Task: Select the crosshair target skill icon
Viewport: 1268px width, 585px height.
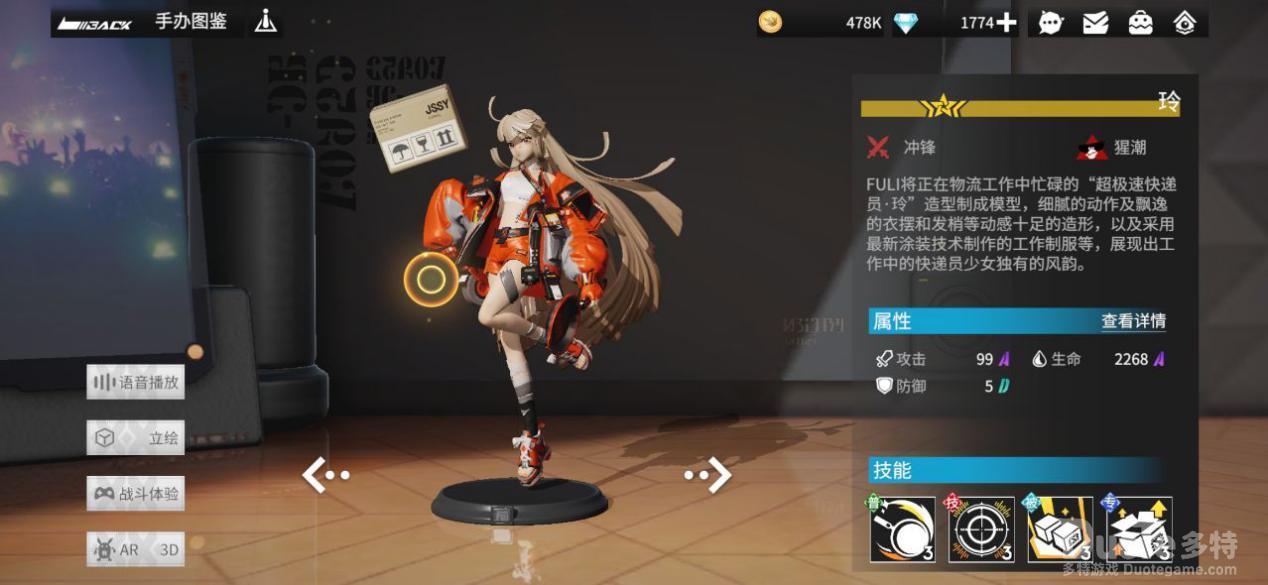Action: click(x=981, y=529)
